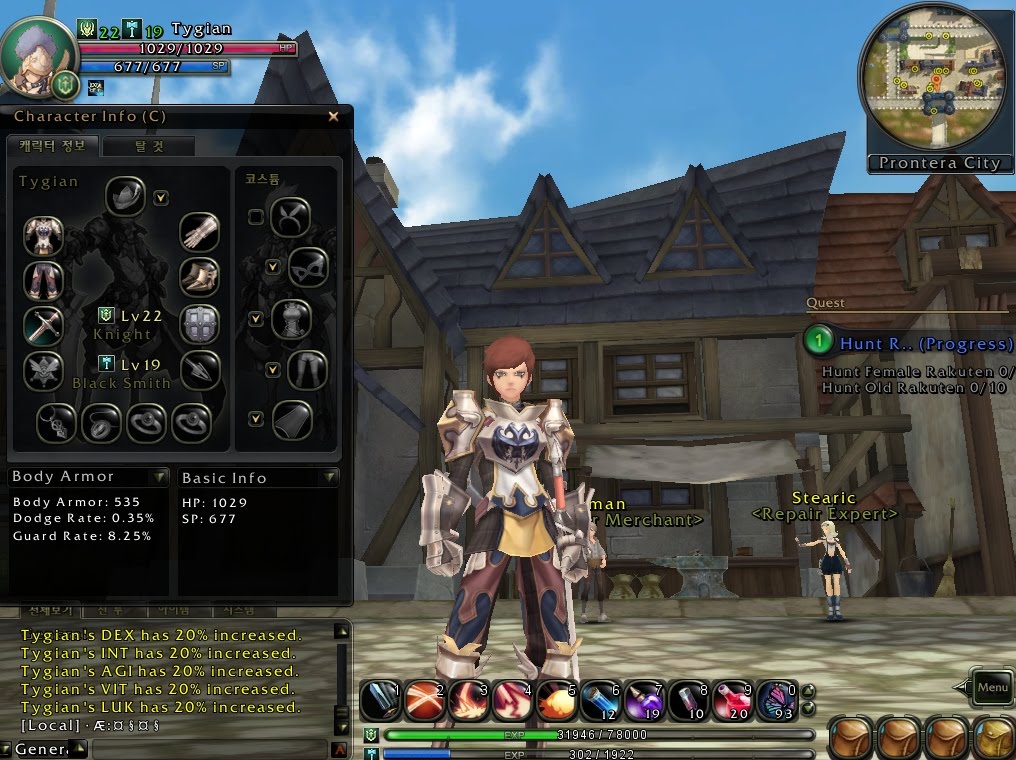Open the Body Armor stats dropdown
The image size is (1016, 760).
point(160,477)
